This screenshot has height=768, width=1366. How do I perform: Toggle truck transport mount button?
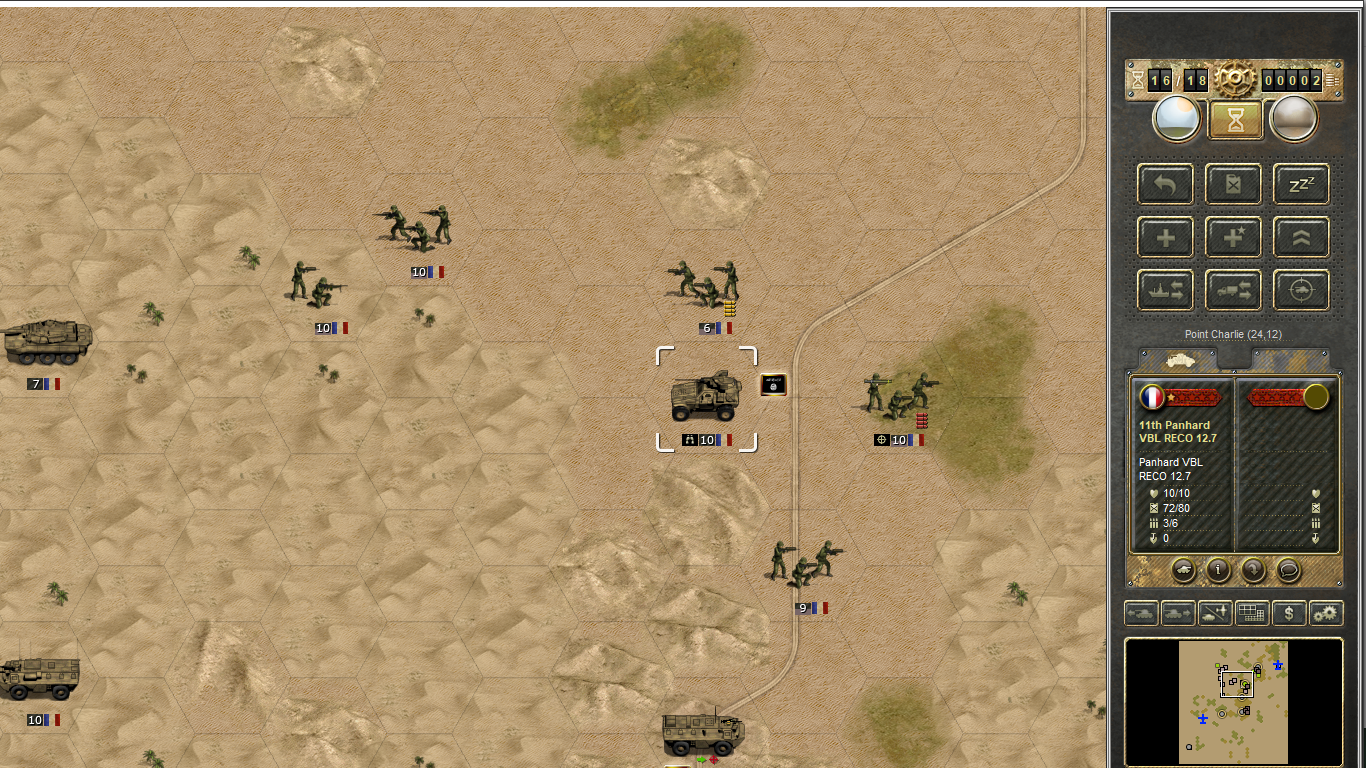click(x=1233, y=290)
